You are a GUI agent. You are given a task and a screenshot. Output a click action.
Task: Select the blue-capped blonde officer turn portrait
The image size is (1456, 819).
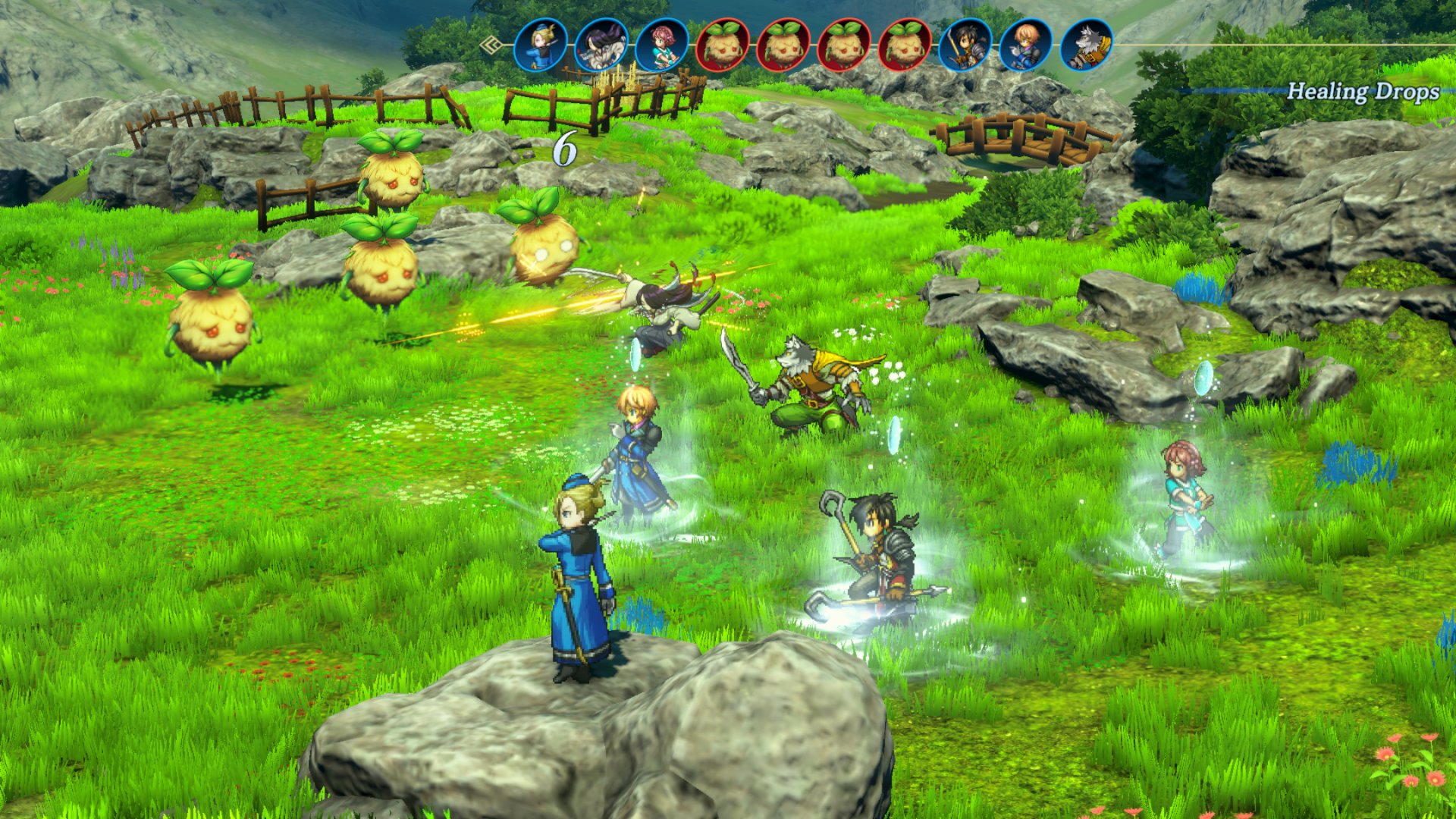tap(540, 45)
